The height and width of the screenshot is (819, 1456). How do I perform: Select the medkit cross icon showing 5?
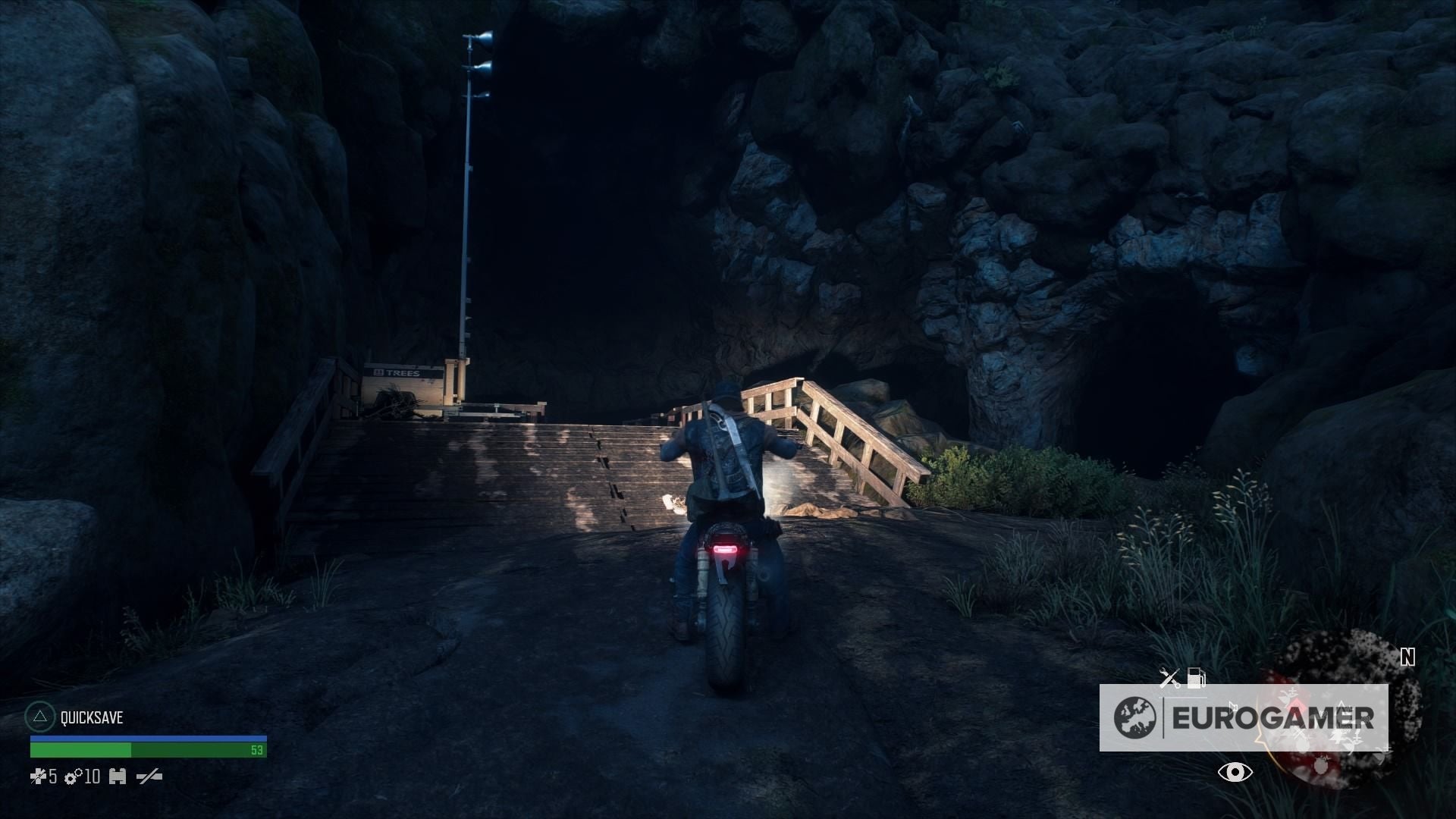[x=42, y=777]
